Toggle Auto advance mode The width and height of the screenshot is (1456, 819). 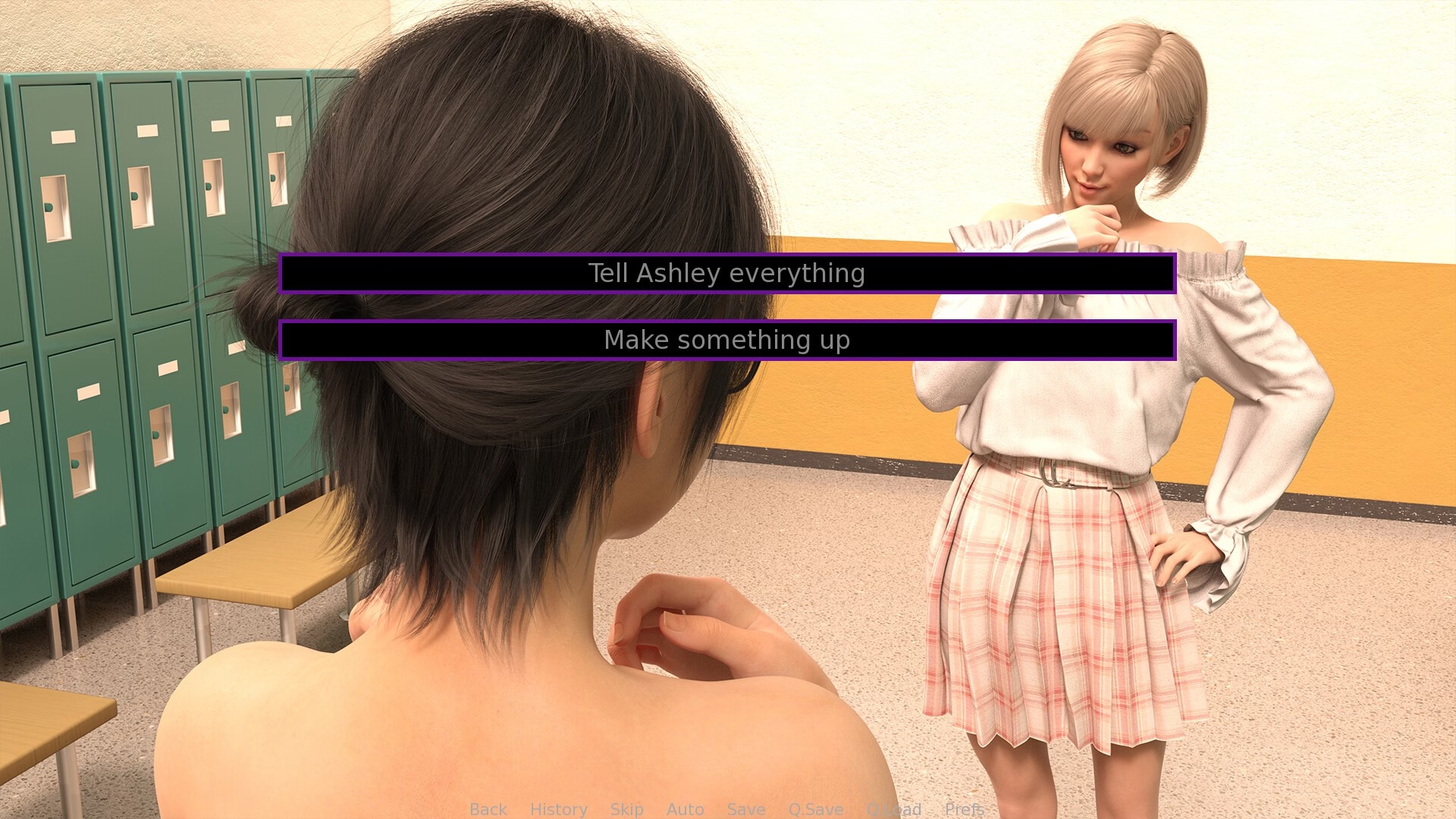[685, 809]
